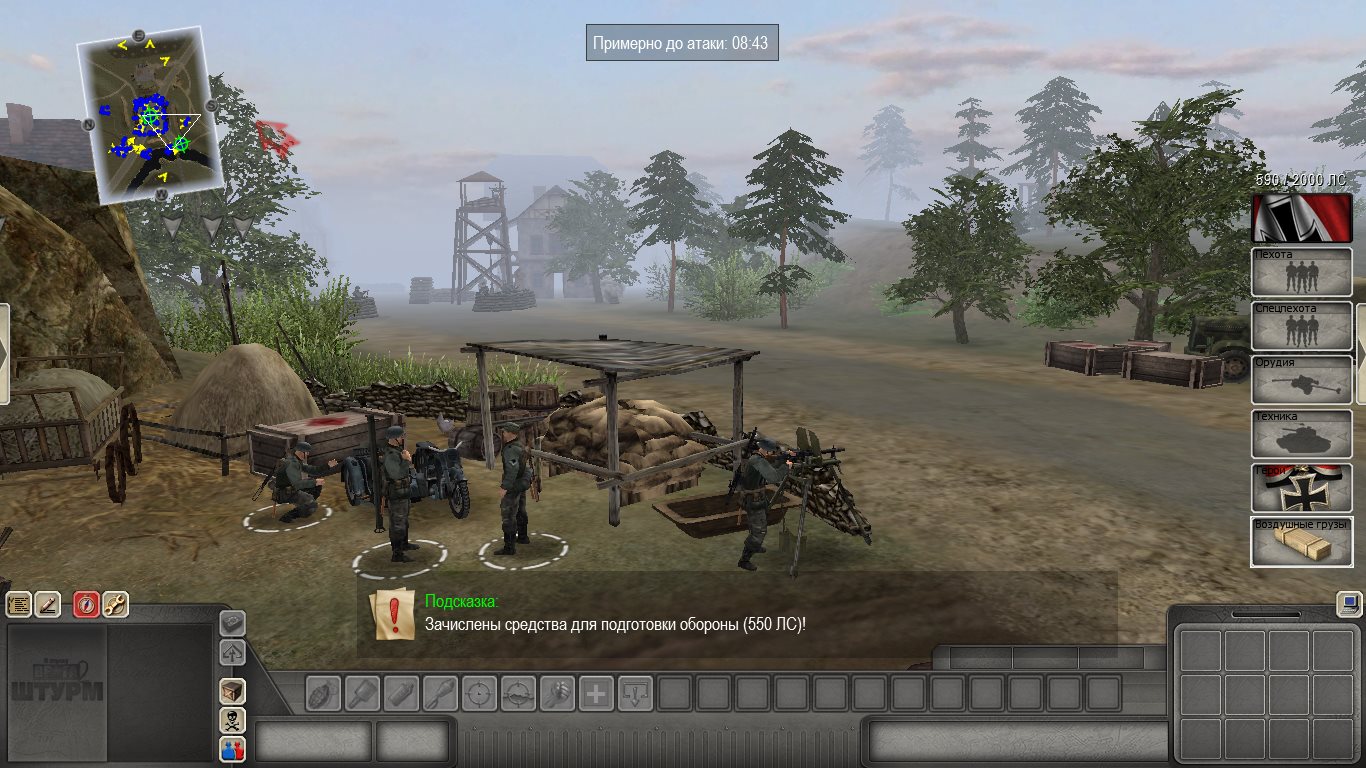The height and width of the screenshot is (768, 1366).
Task: Click the pencil notes icon
Action: click(x=47, y=604)
